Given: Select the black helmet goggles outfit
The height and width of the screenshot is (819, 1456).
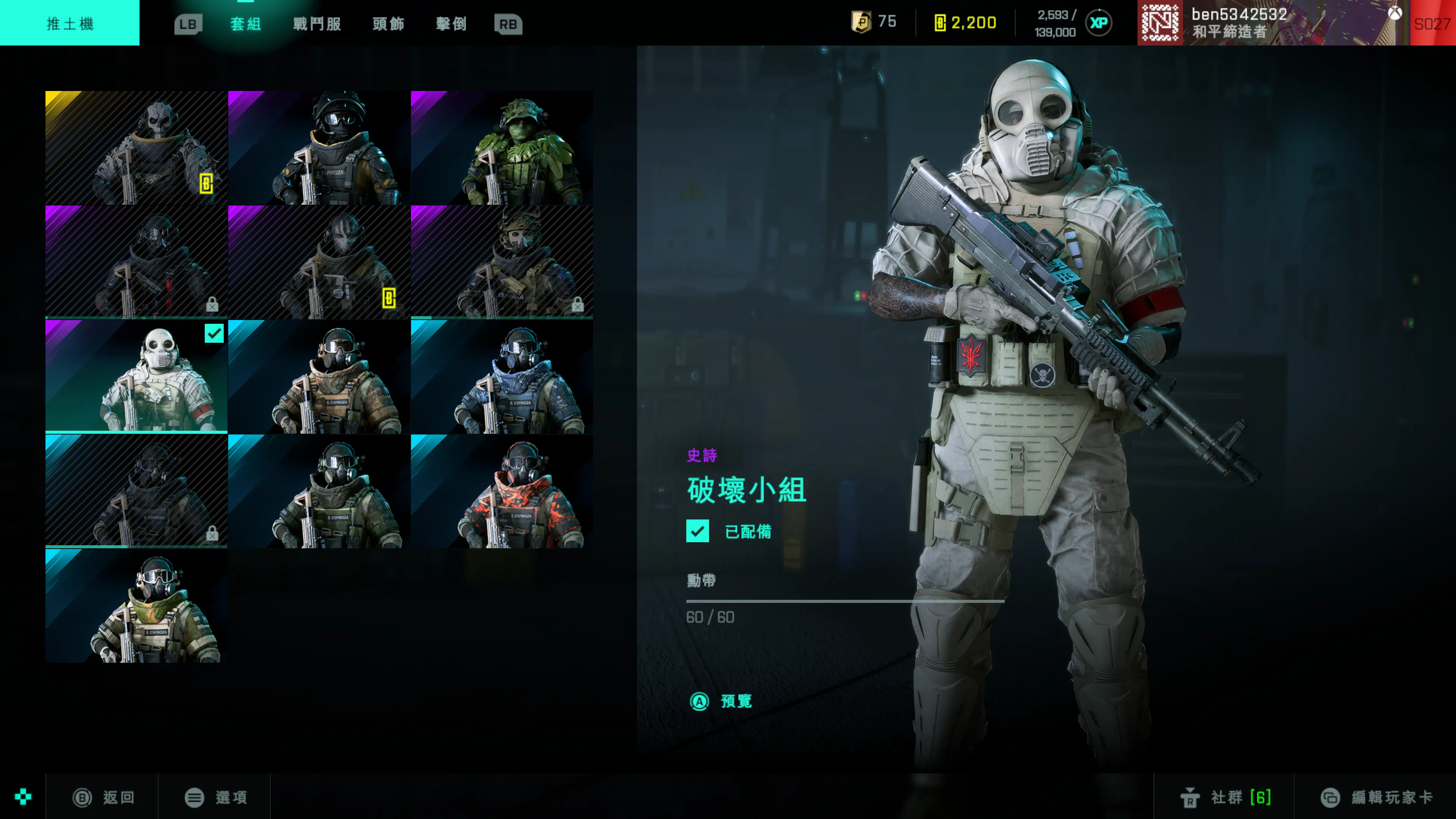Looking at the screenshot, I should pyautogui.click(x=319, y=147).
